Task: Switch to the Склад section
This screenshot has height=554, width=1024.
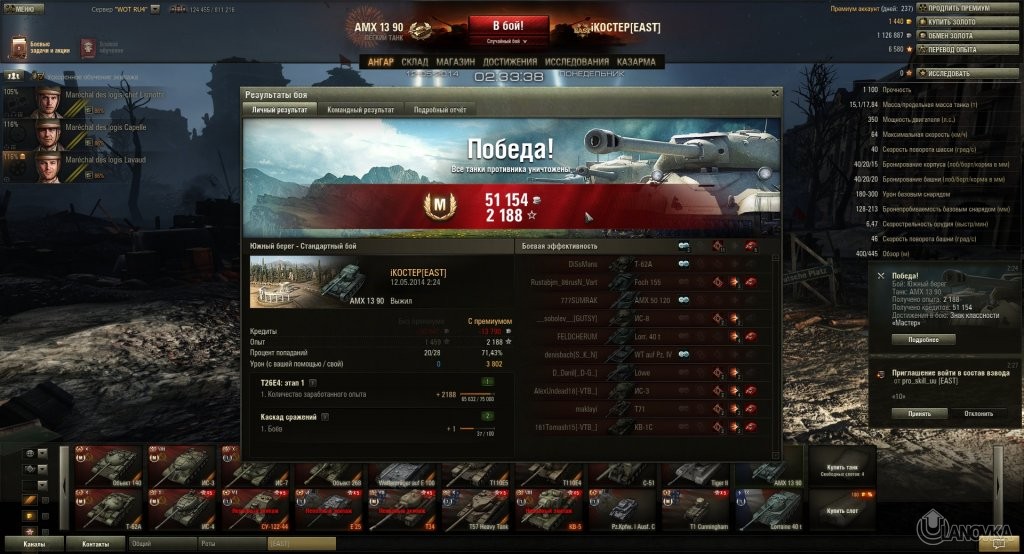Action: tap(414, 62)
